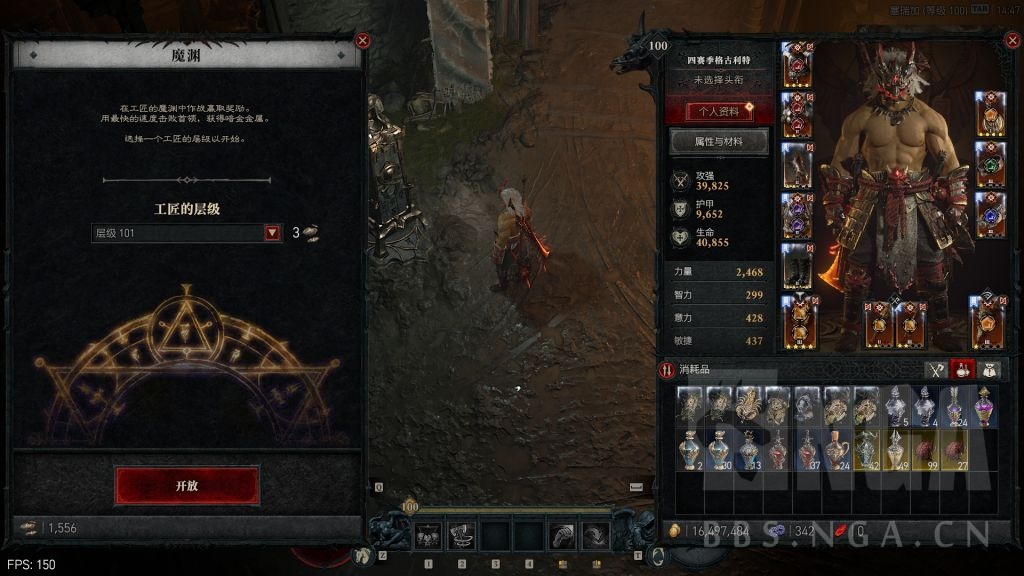Switch to the equipment inventory tab
The width and height of the screenshot is (1024, 576).
(936, 370)
